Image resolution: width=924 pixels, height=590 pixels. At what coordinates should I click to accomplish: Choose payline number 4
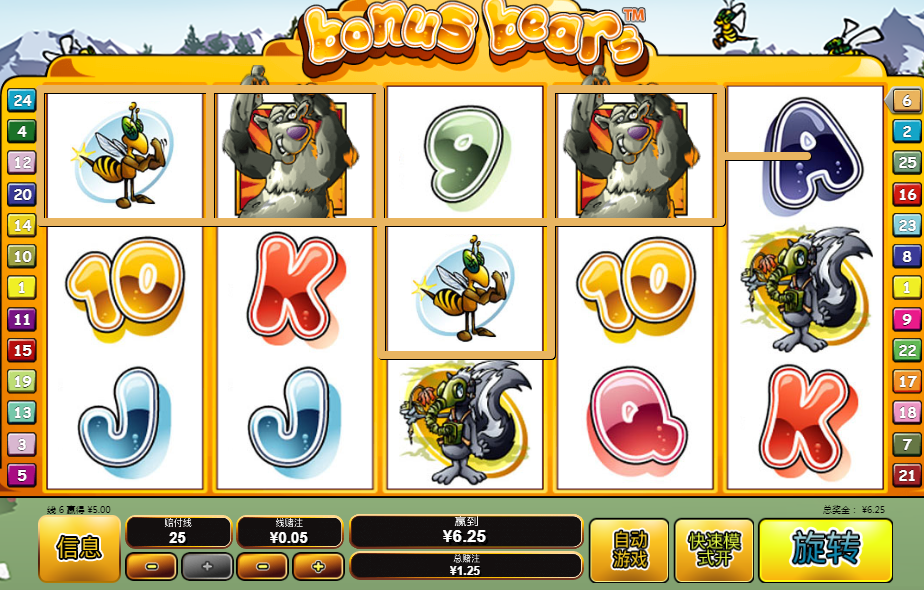point(22,131)
